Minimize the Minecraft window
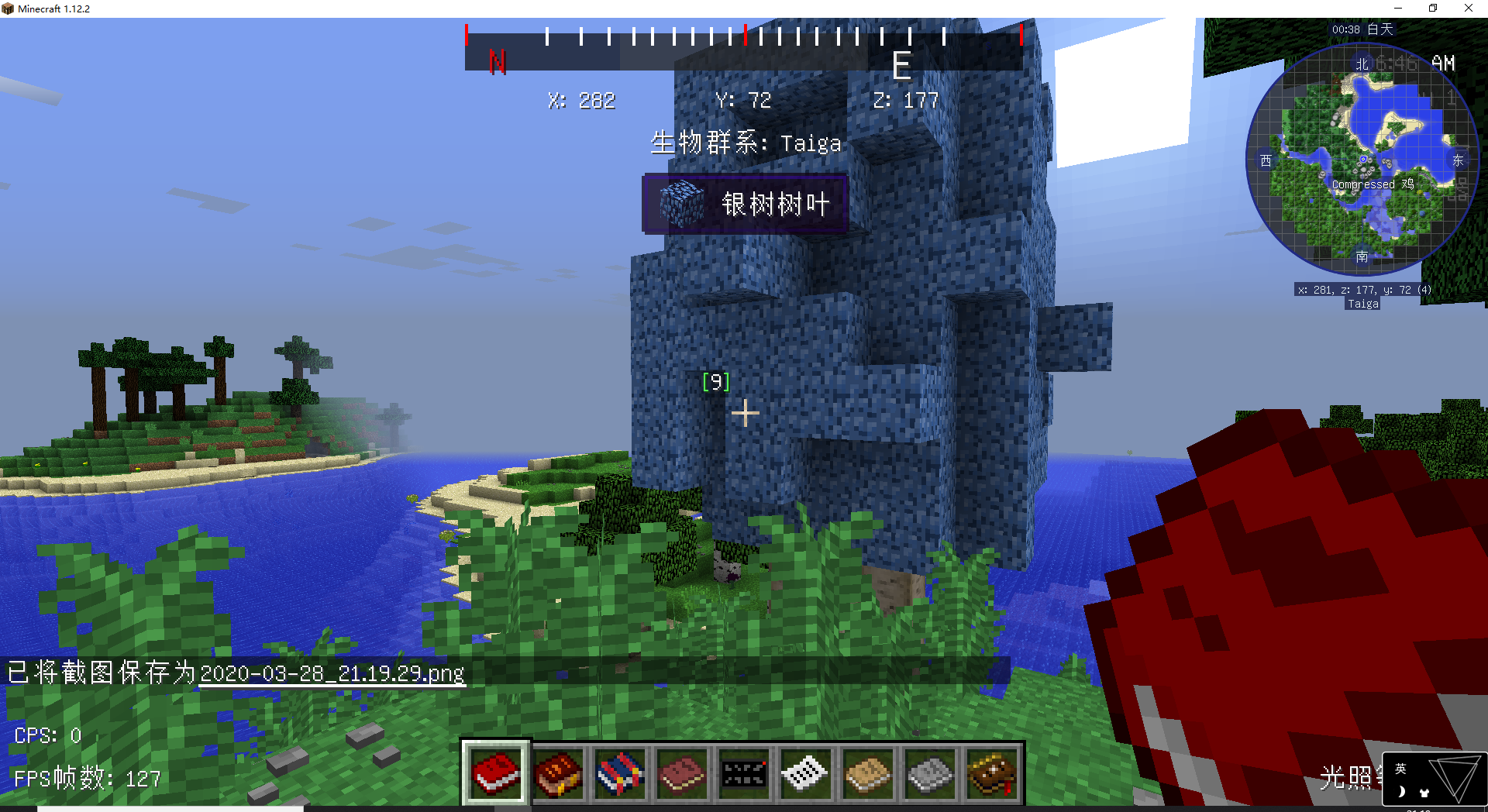 pyautogui.click(x=1398, y=9)
